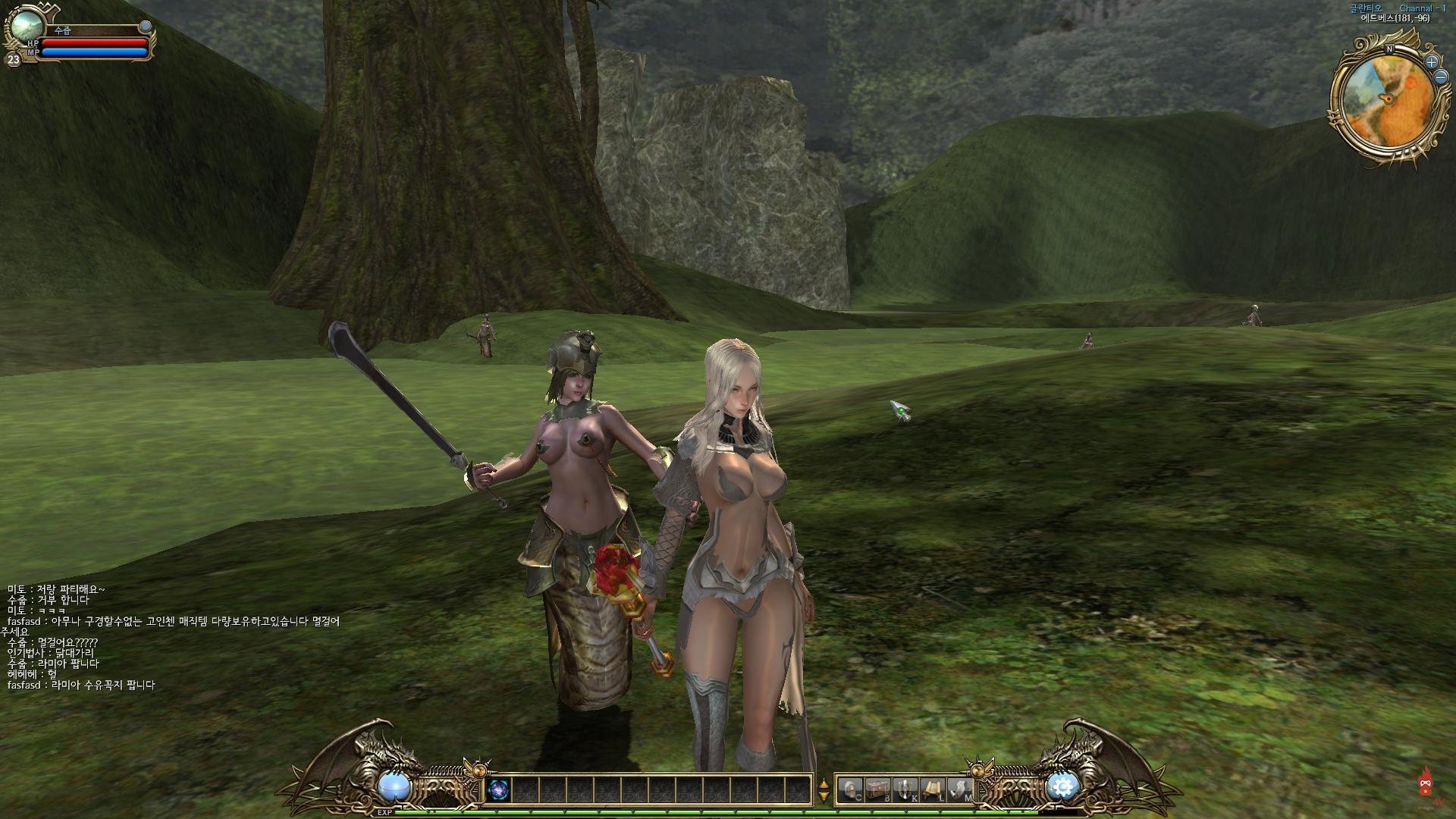Click the blue orb by the left dragon

tap(394, 786)
